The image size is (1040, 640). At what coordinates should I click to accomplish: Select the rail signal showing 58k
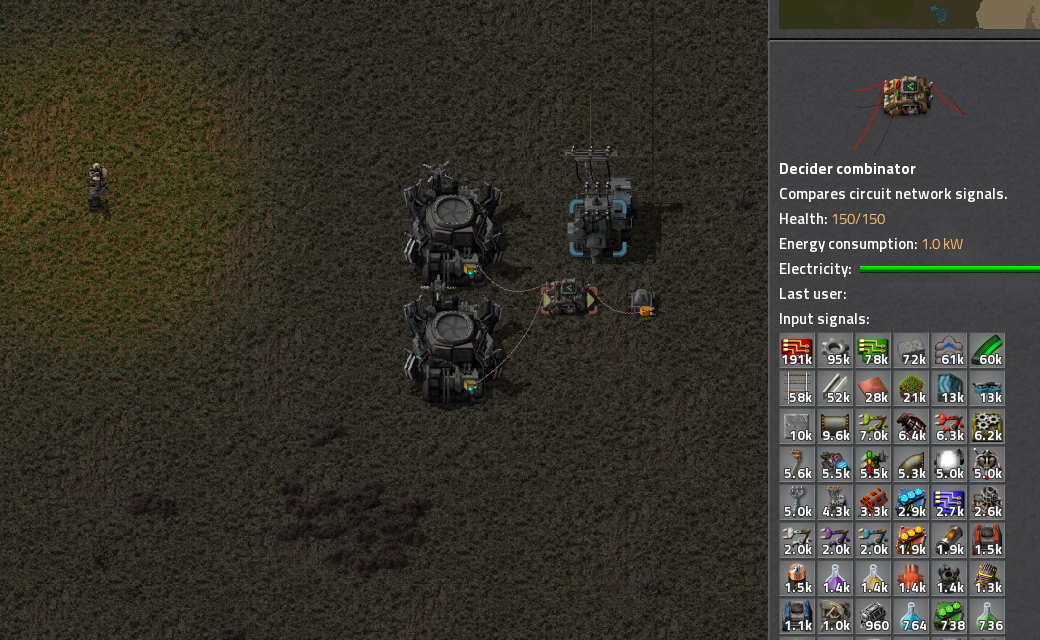coord(797,389)
